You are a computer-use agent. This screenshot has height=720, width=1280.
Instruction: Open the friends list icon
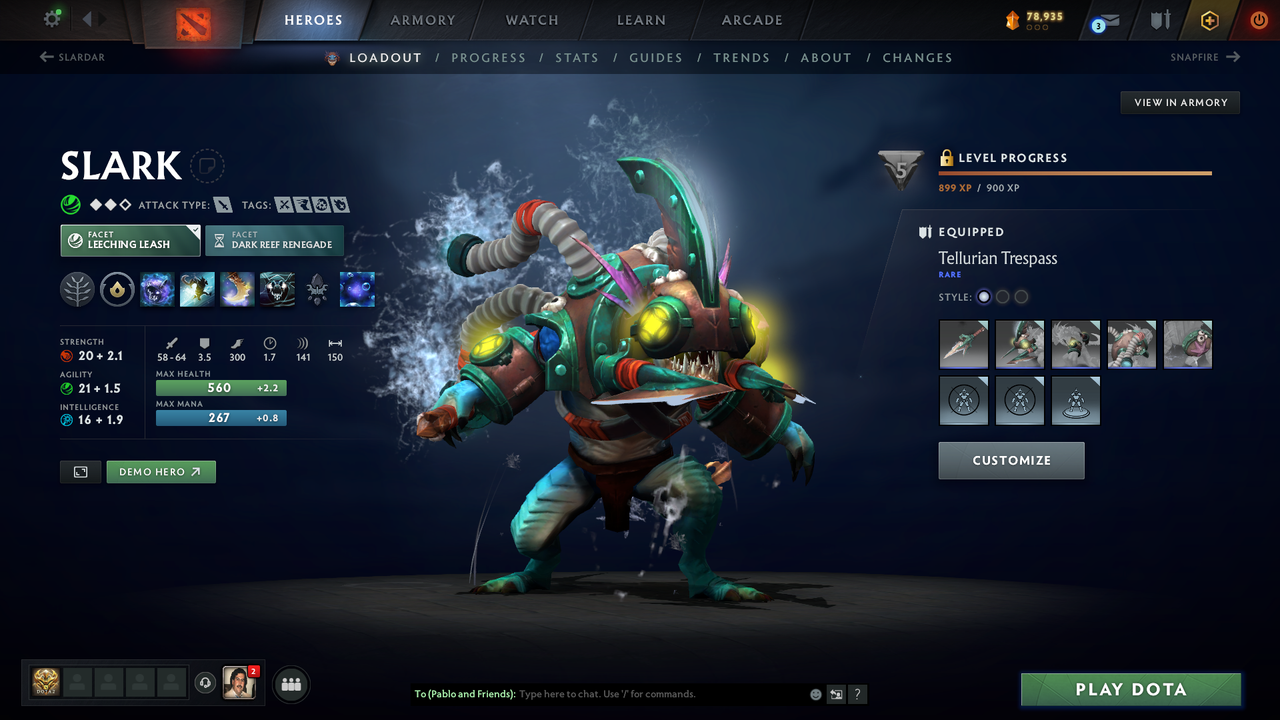click(290, 684)
